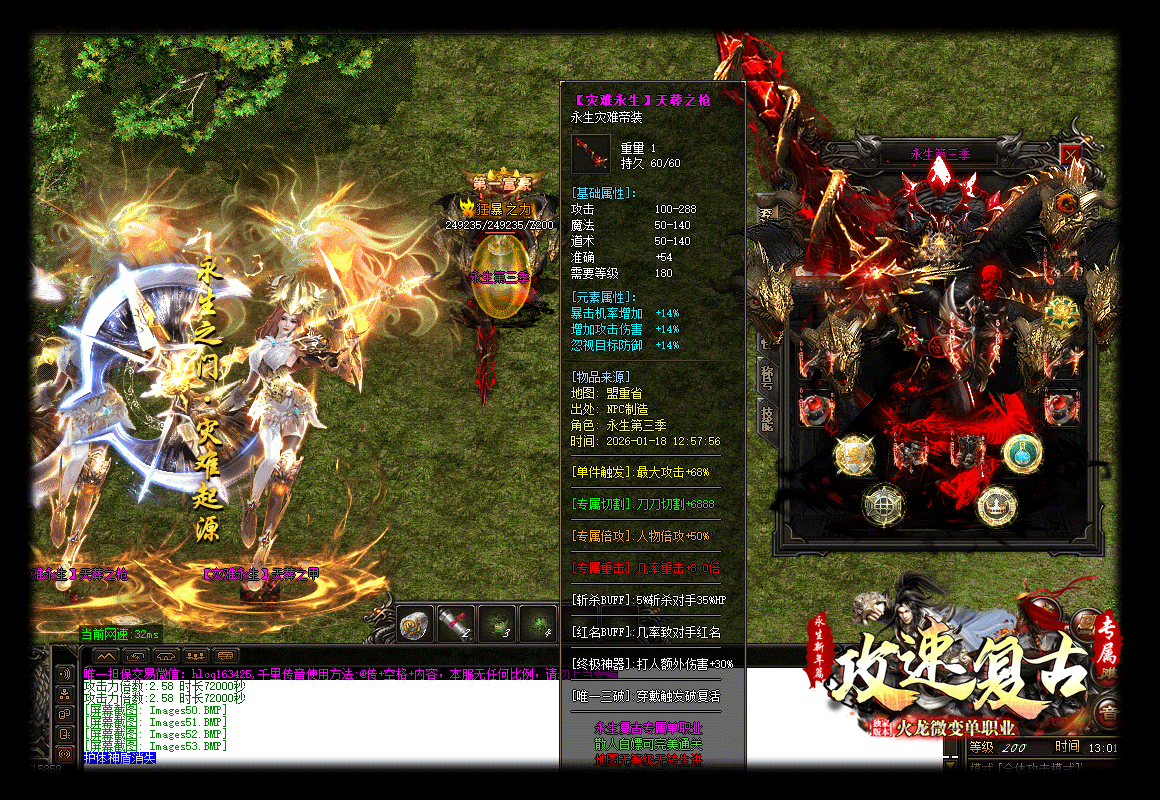Open the 音 sound button

pyautogui.click(x=1107, y=713)
